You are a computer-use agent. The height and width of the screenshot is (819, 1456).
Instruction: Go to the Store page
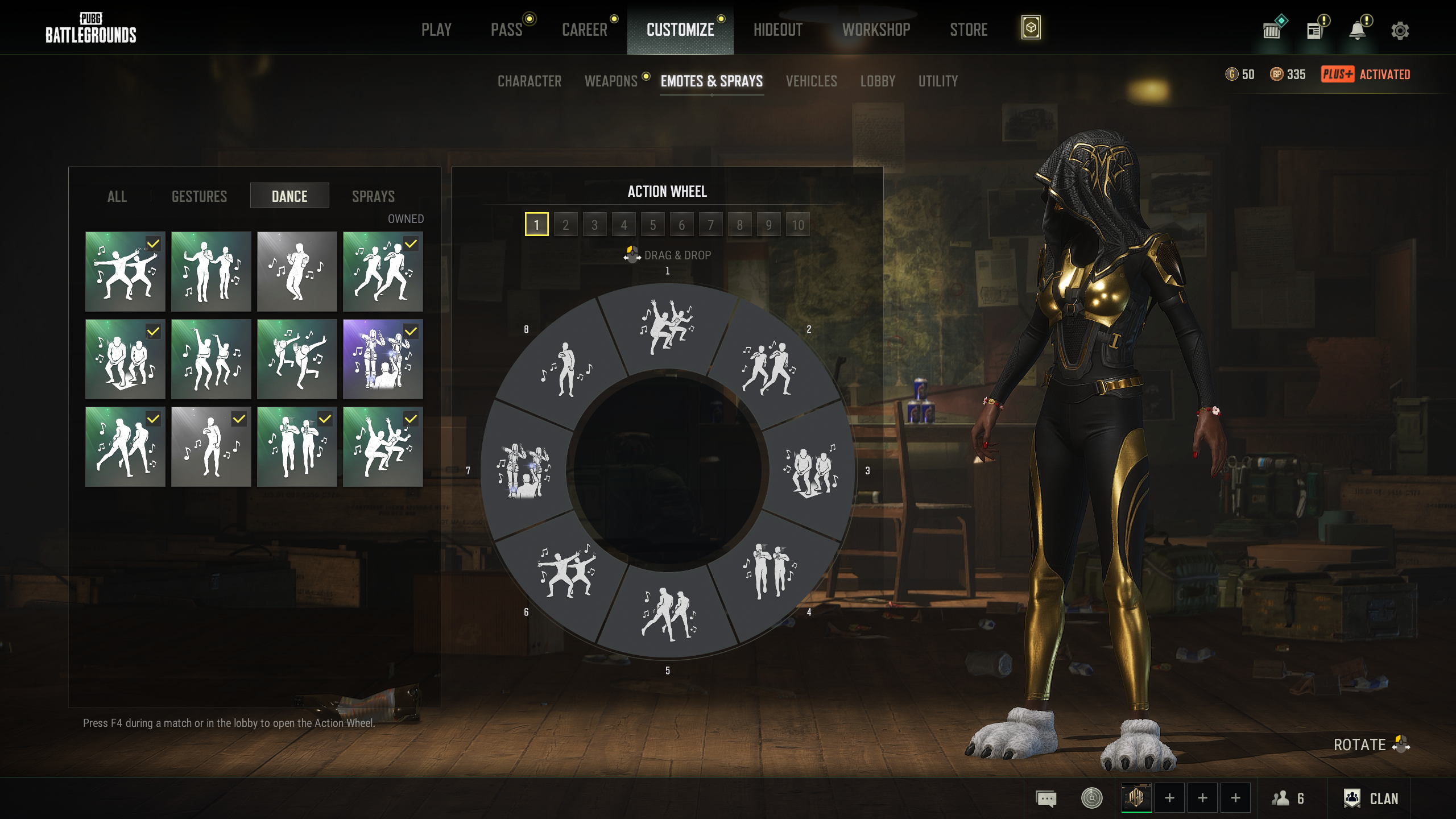click(x=969, y=30)
